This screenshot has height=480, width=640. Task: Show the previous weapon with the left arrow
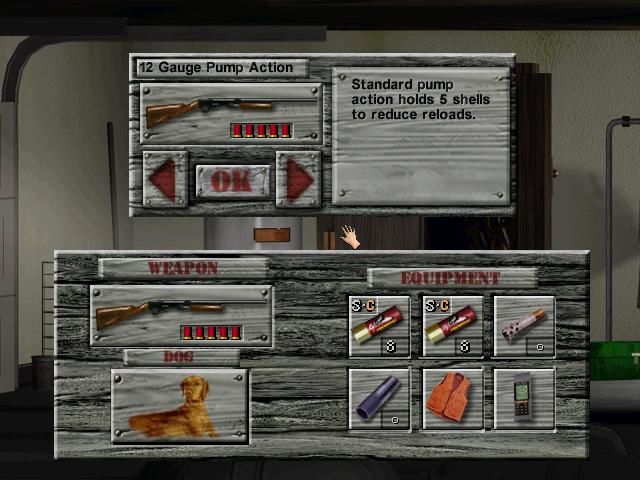164,180
